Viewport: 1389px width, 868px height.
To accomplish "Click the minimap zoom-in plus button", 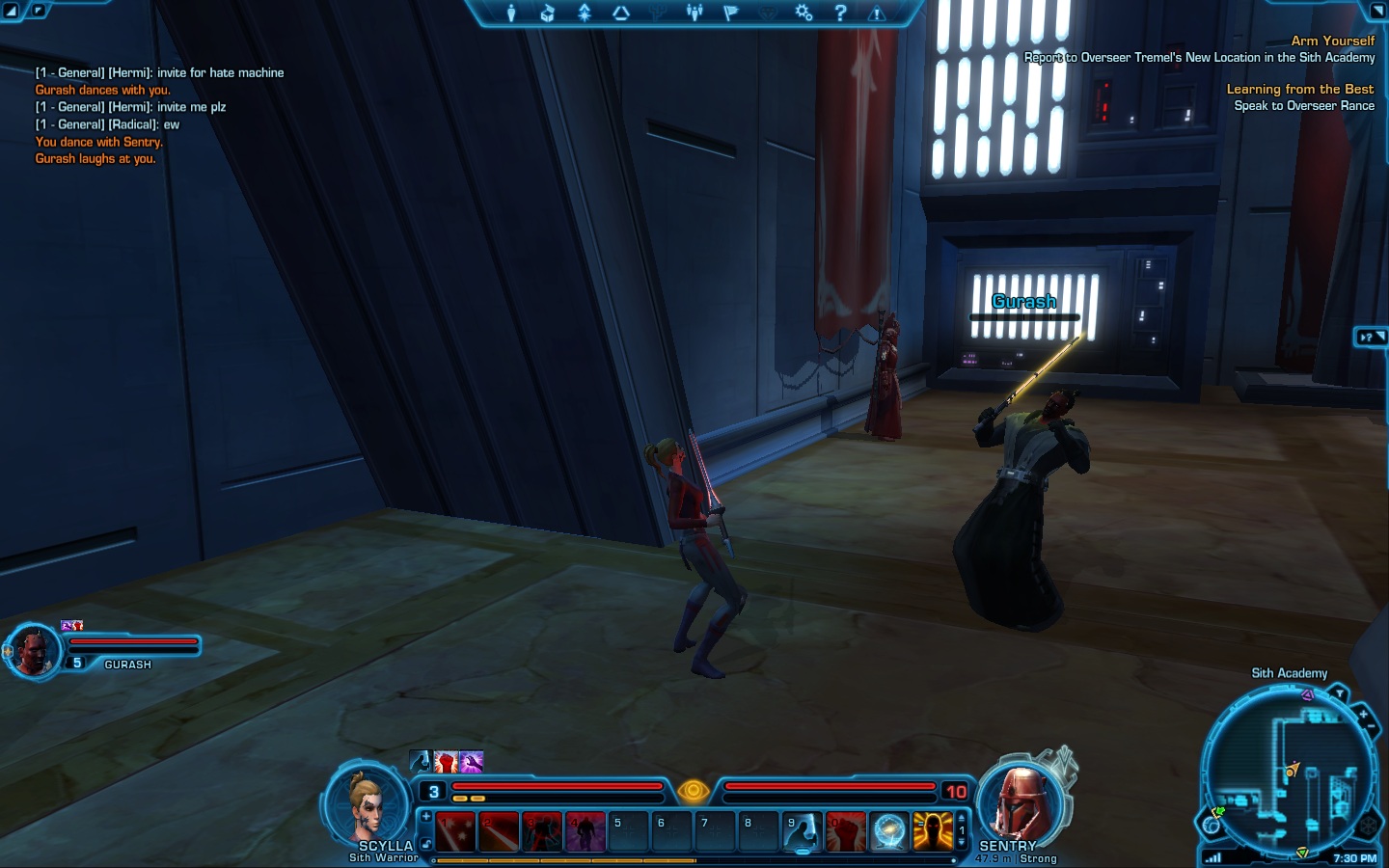I will (1363, 715).
